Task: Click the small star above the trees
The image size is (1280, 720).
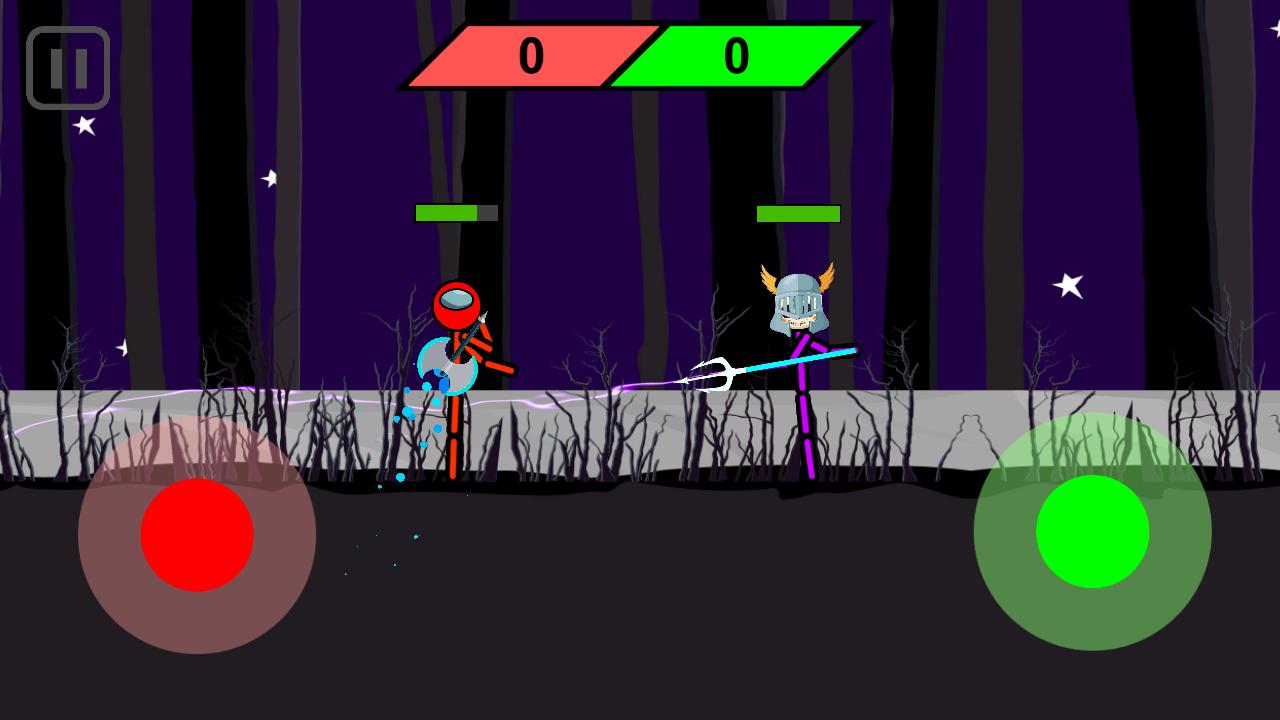Action: click(x=267, y=181)
